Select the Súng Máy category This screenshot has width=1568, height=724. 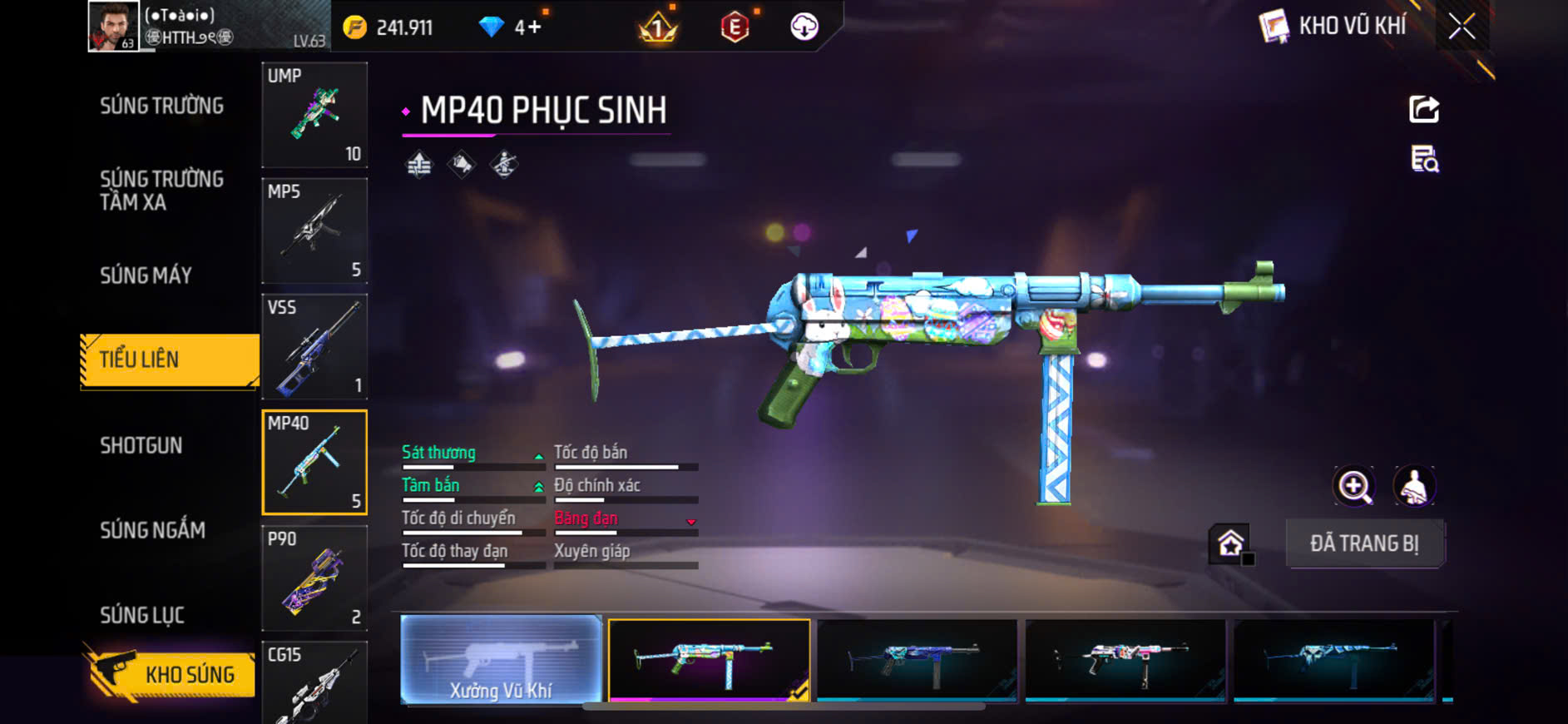pyautogui.click(x=146, y=275)
